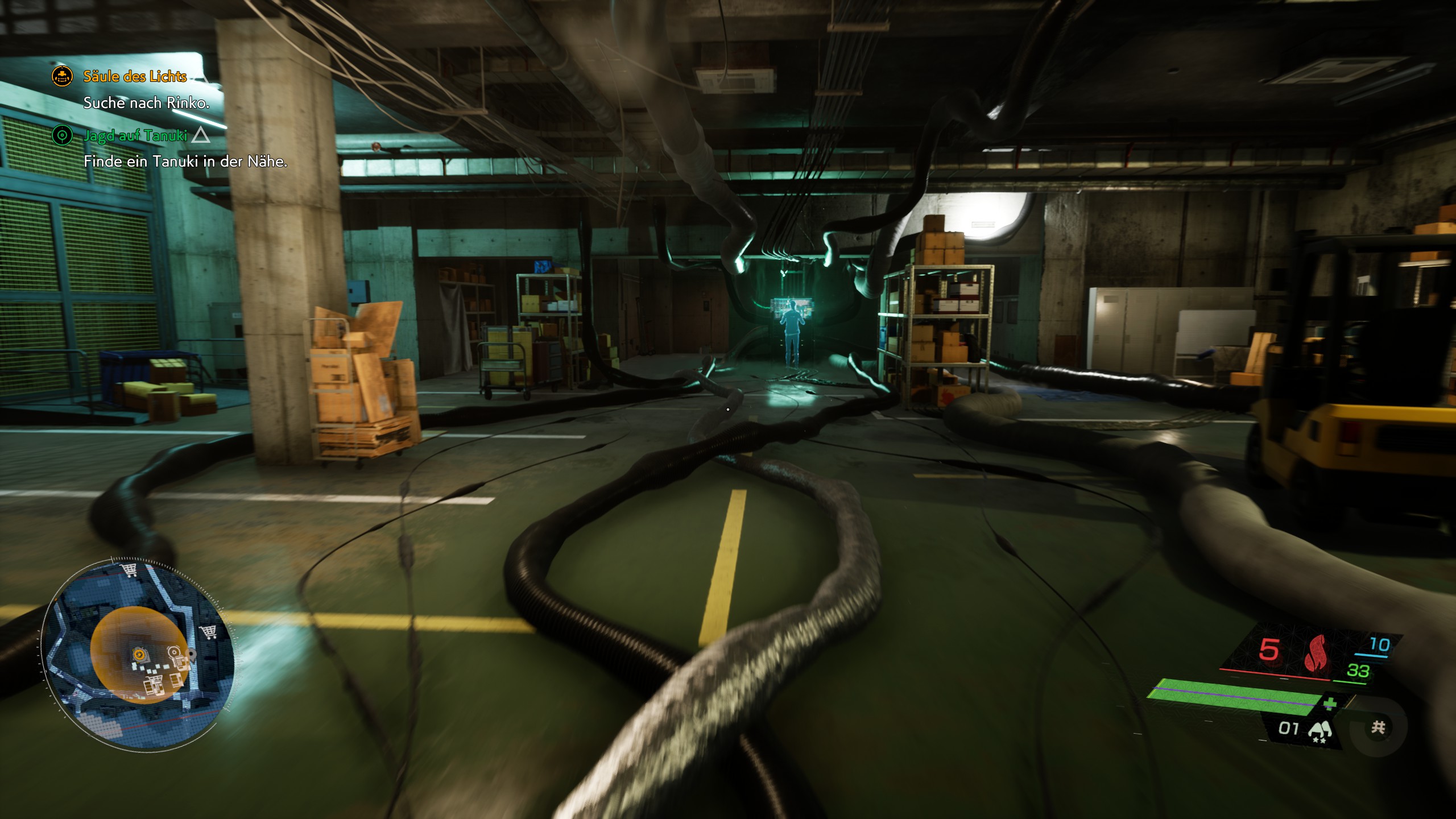Screen dimensions: 1456x819
Task: Click the orange main quest emblem icon
Action: pos(62,76)
